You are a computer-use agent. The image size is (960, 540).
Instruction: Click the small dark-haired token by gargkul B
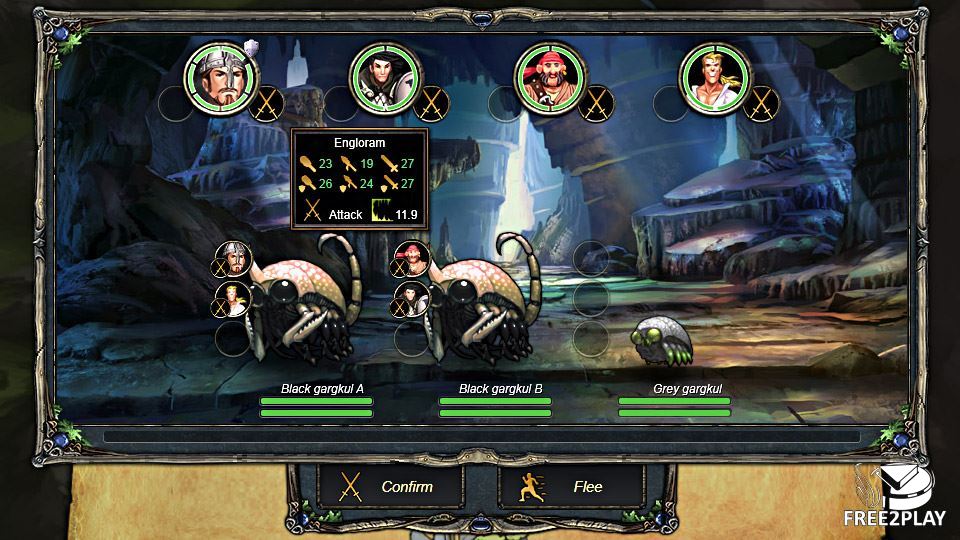[412, 300]
